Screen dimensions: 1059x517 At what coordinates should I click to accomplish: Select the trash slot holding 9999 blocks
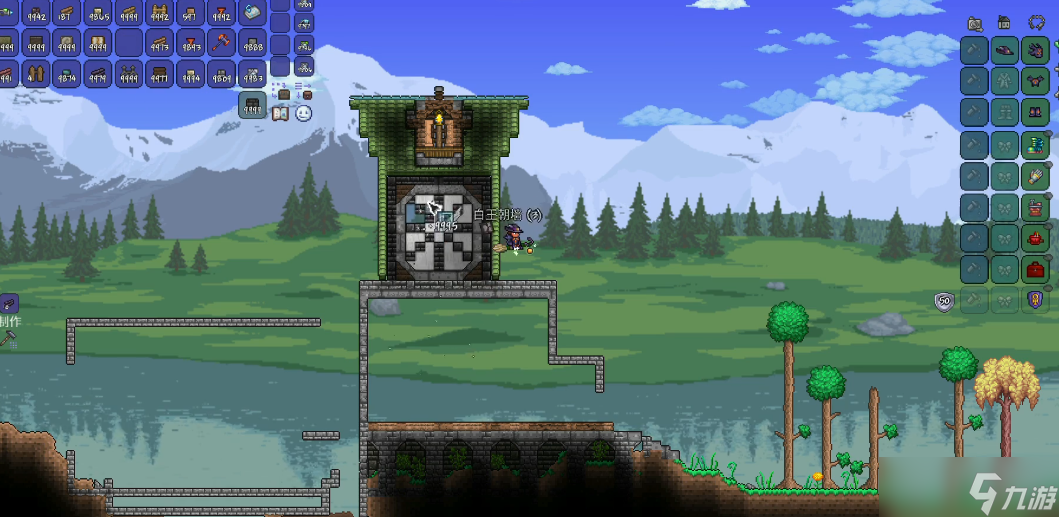253,105
